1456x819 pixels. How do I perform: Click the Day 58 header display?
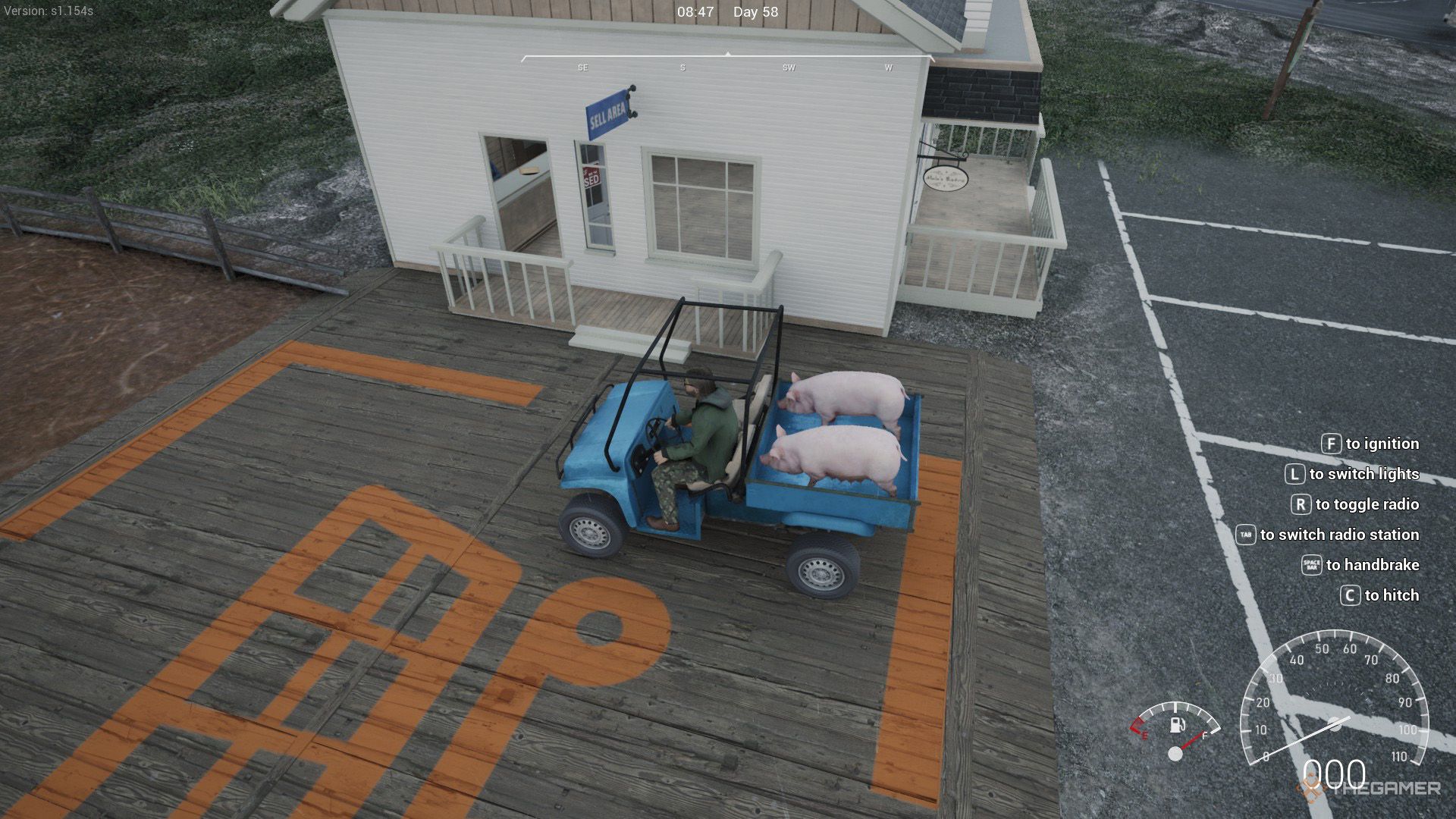(x=754, y=11)
